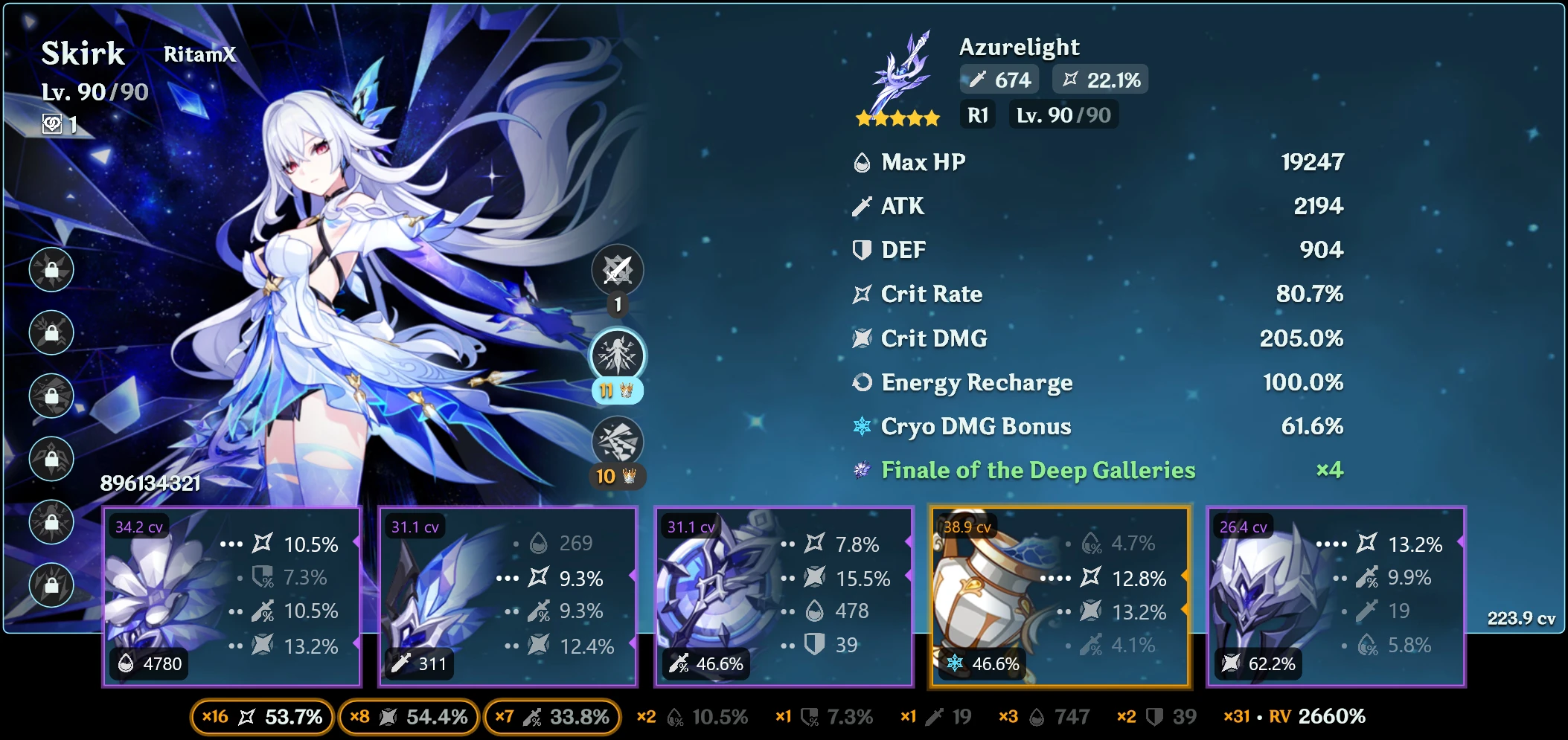
Task: Open the Cryo goblet artifact icon
Action: [x=984, y=595]
